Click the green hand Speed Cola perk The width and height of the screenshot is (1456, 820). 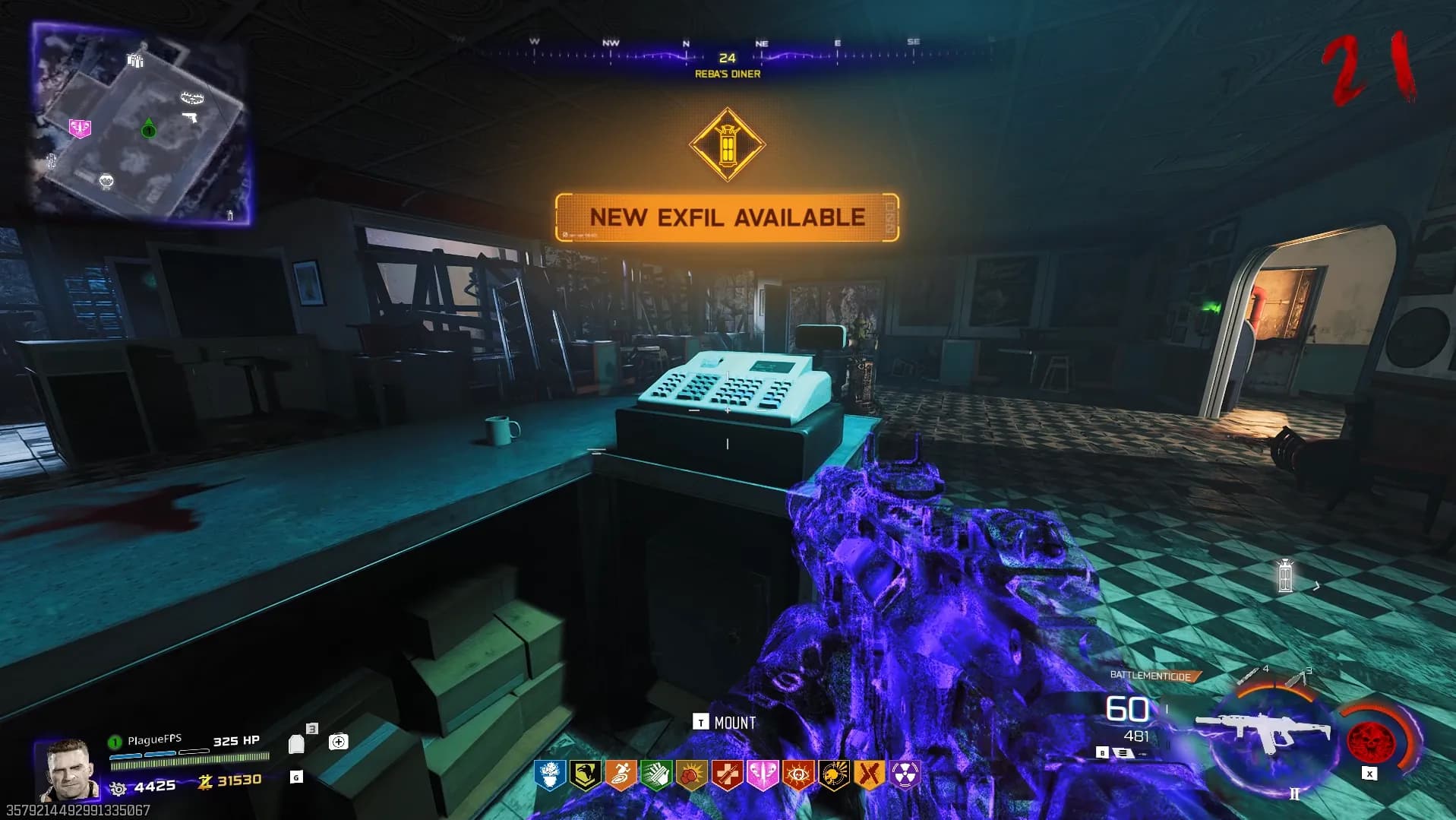click(656, 774)
